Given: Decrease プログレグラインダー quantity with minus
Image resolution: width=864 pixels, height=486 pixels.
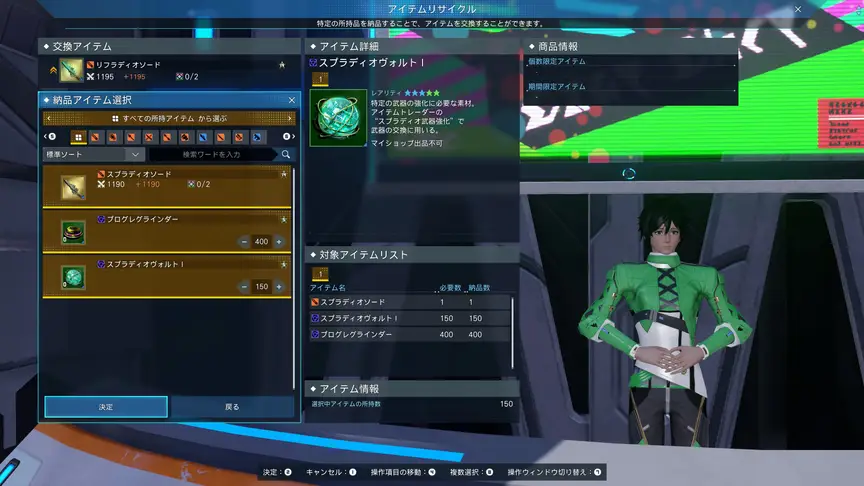Looking at the screenshot, I should (x=245, y=242).
